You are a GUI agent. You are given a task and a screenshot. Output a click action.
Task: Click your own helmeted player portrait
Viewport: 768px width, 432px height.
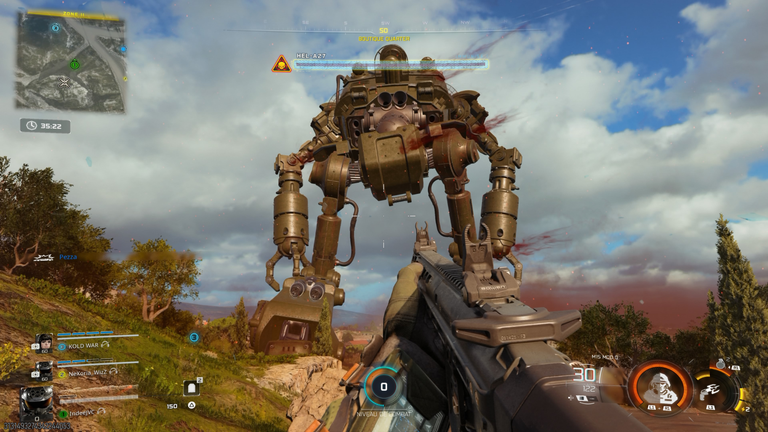pyautogui.click(x=37, y=403)
